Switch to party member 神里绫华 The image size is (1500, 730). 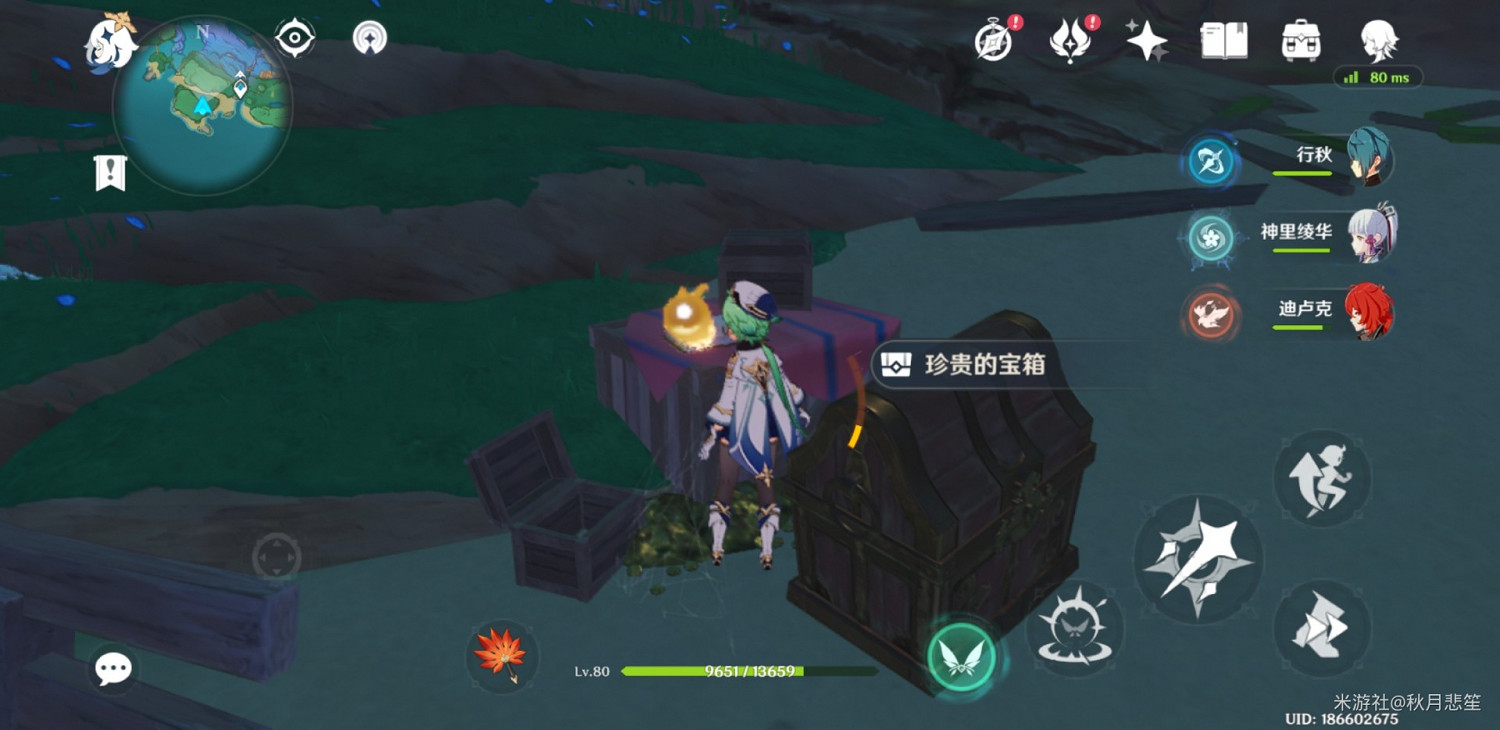click(x=1370, y=235)
